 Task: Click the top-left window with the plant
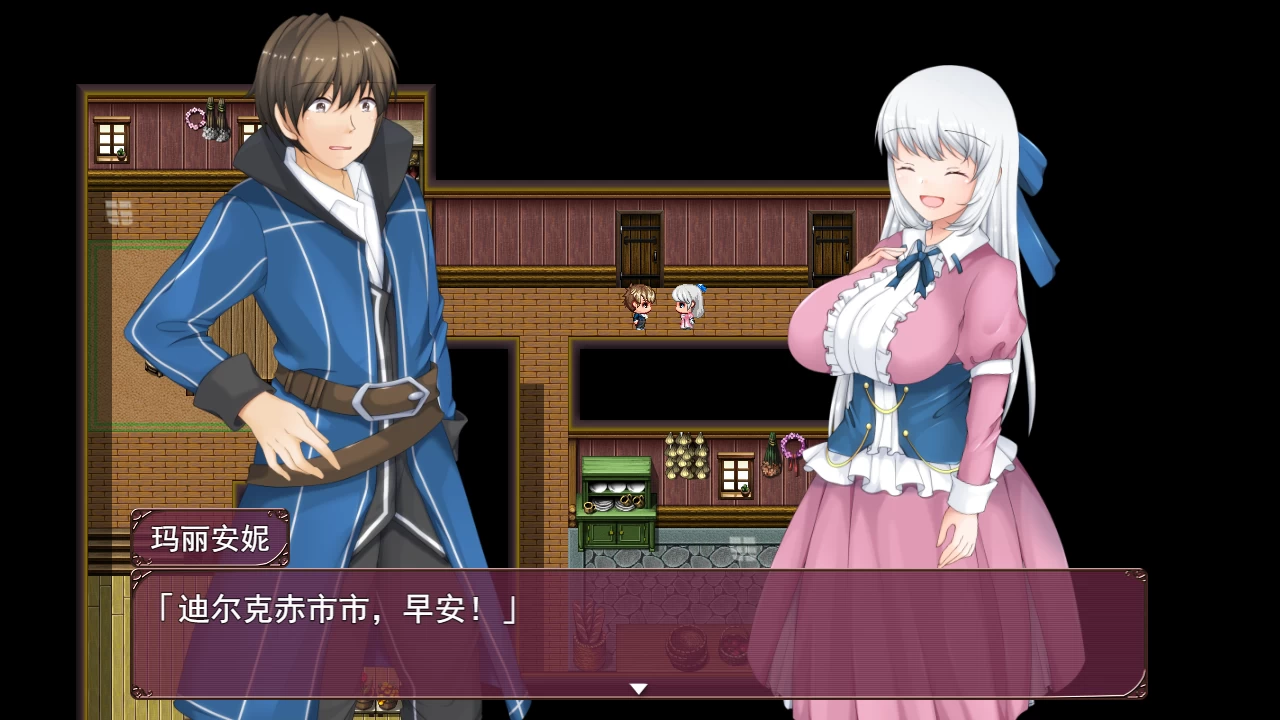point(110,140)
